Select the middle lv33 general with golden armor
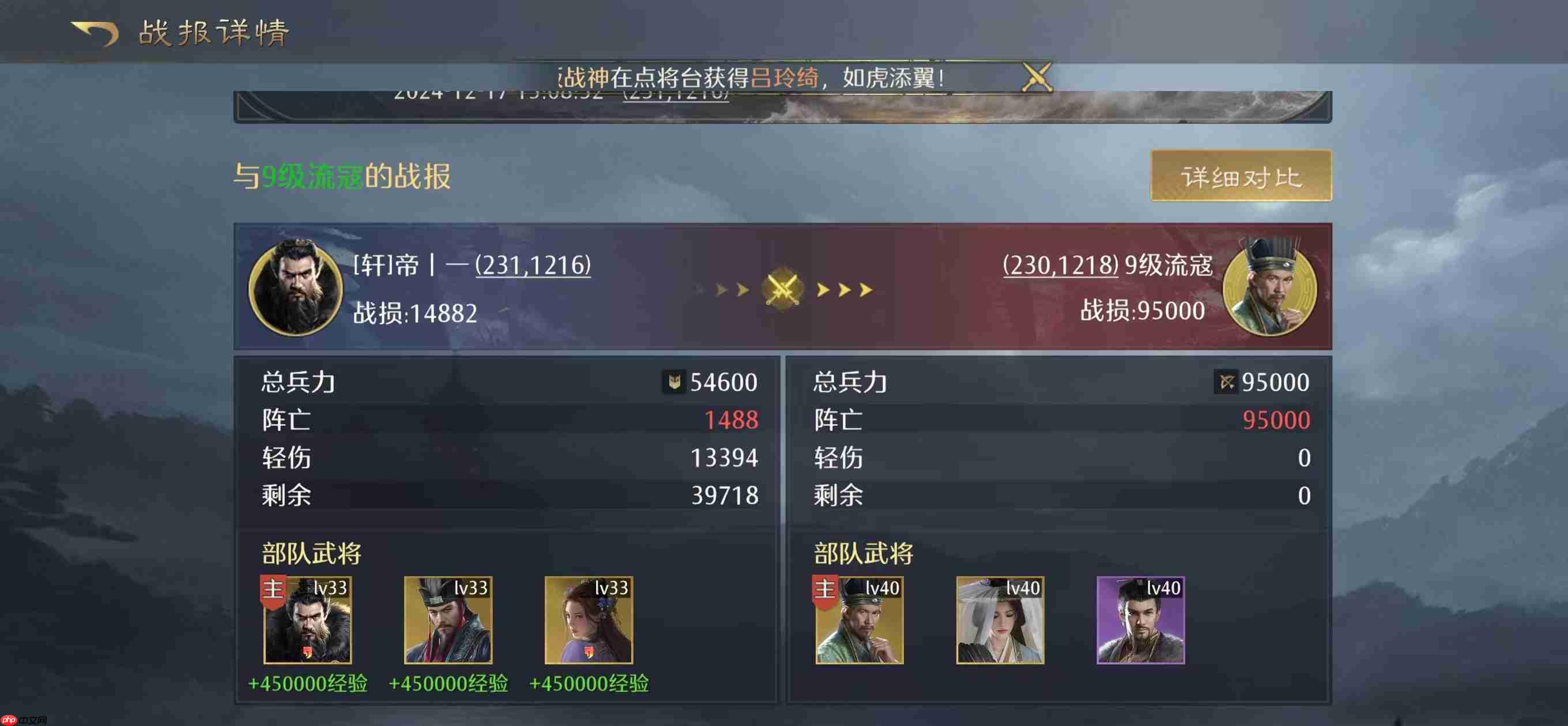 tap(448, 622)
